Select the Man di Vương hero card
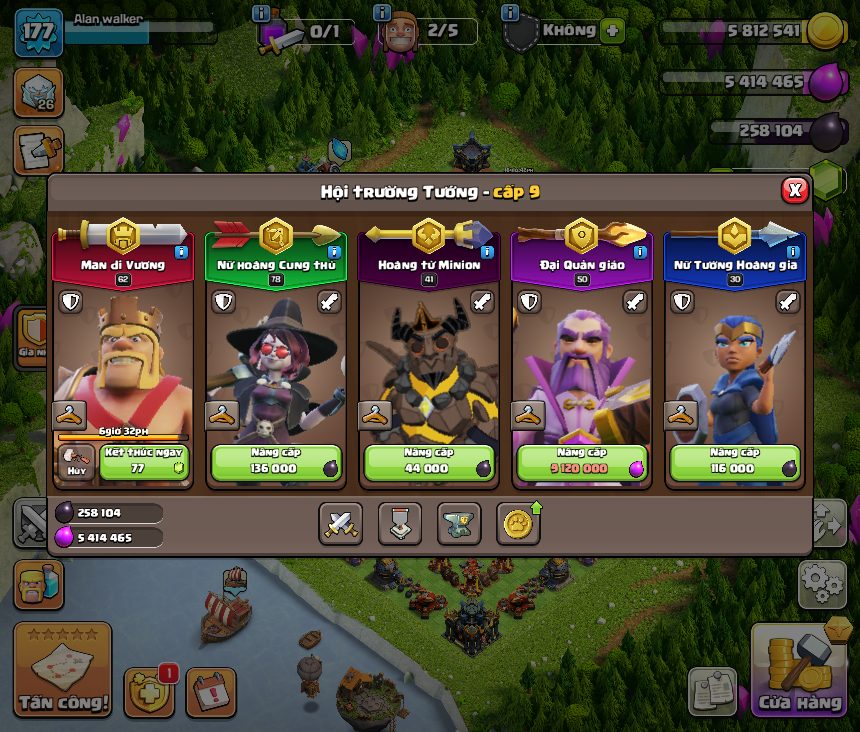The width and height of the screenshot is (860, 732). 123,340
